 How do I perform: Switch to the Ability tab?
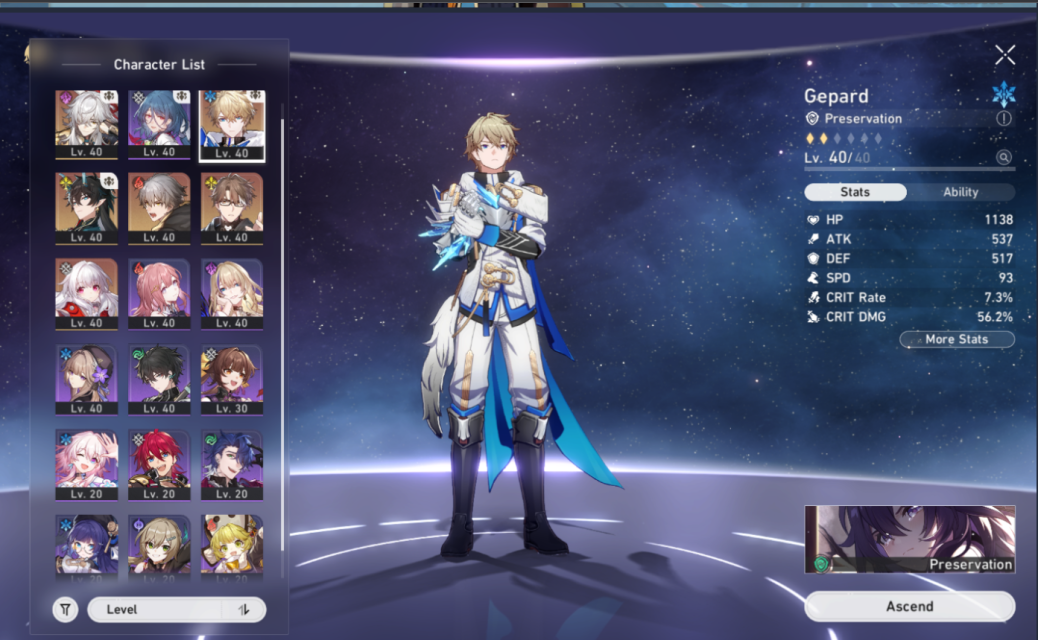pos(960,192)
